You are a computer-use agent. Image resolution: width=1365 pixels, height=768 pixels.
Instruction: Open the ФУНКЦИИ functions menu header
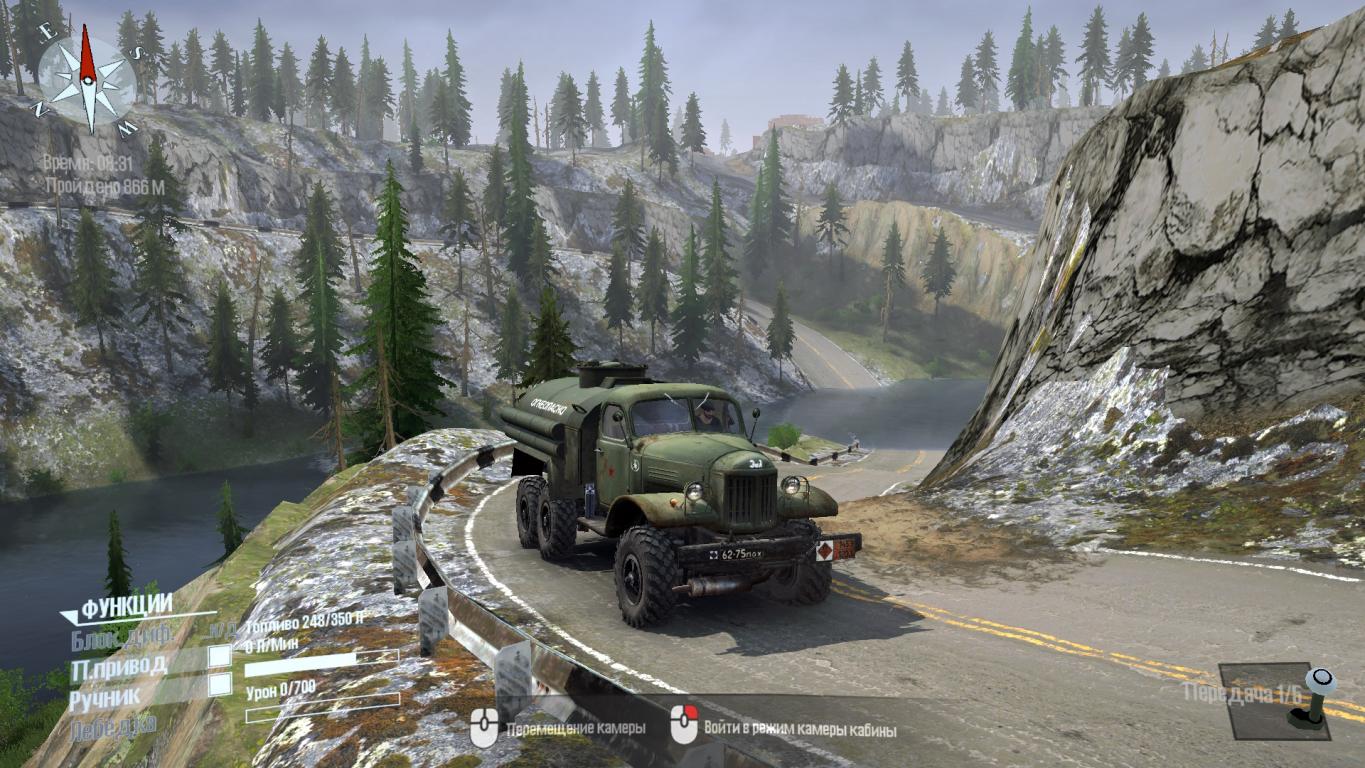coord(126,606)
